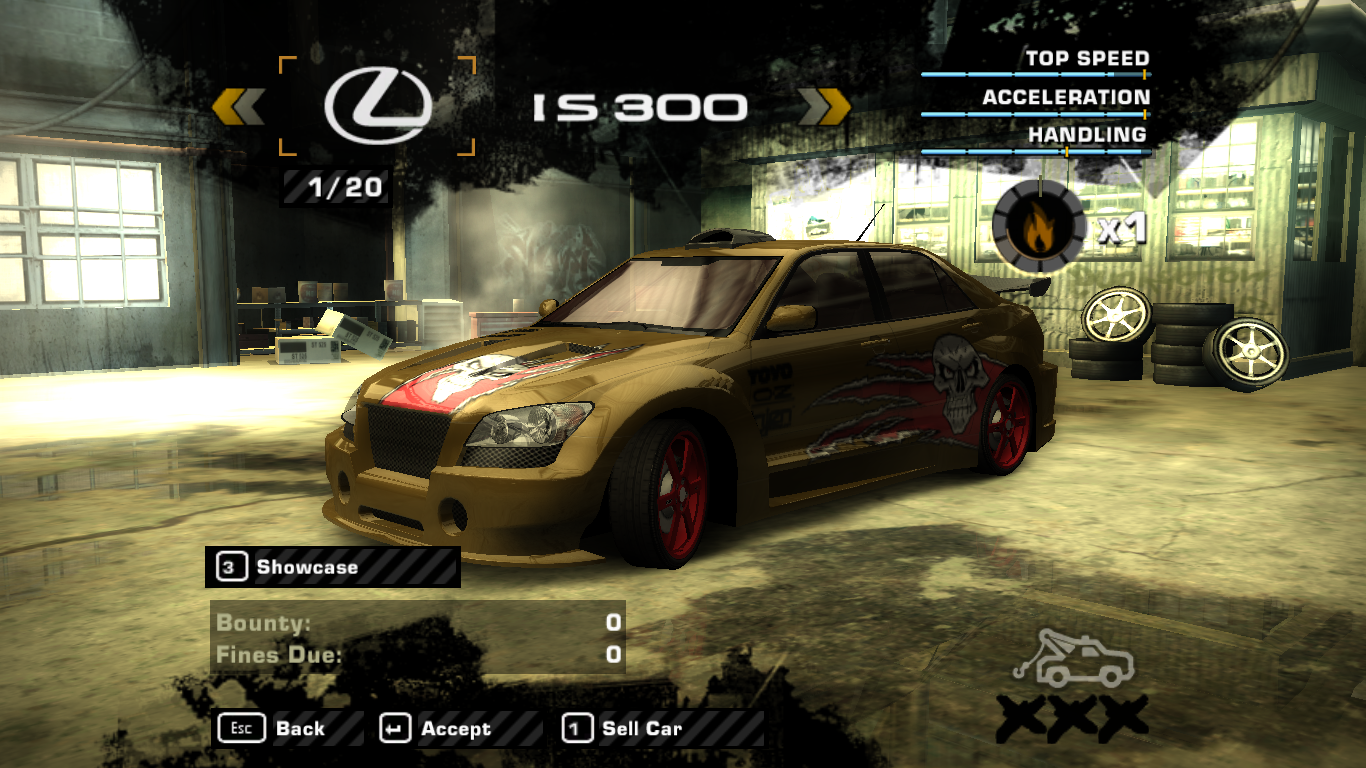Go Back to the previous menu
The width and height of the screenshot is (1366, 768).
[286, 729]
